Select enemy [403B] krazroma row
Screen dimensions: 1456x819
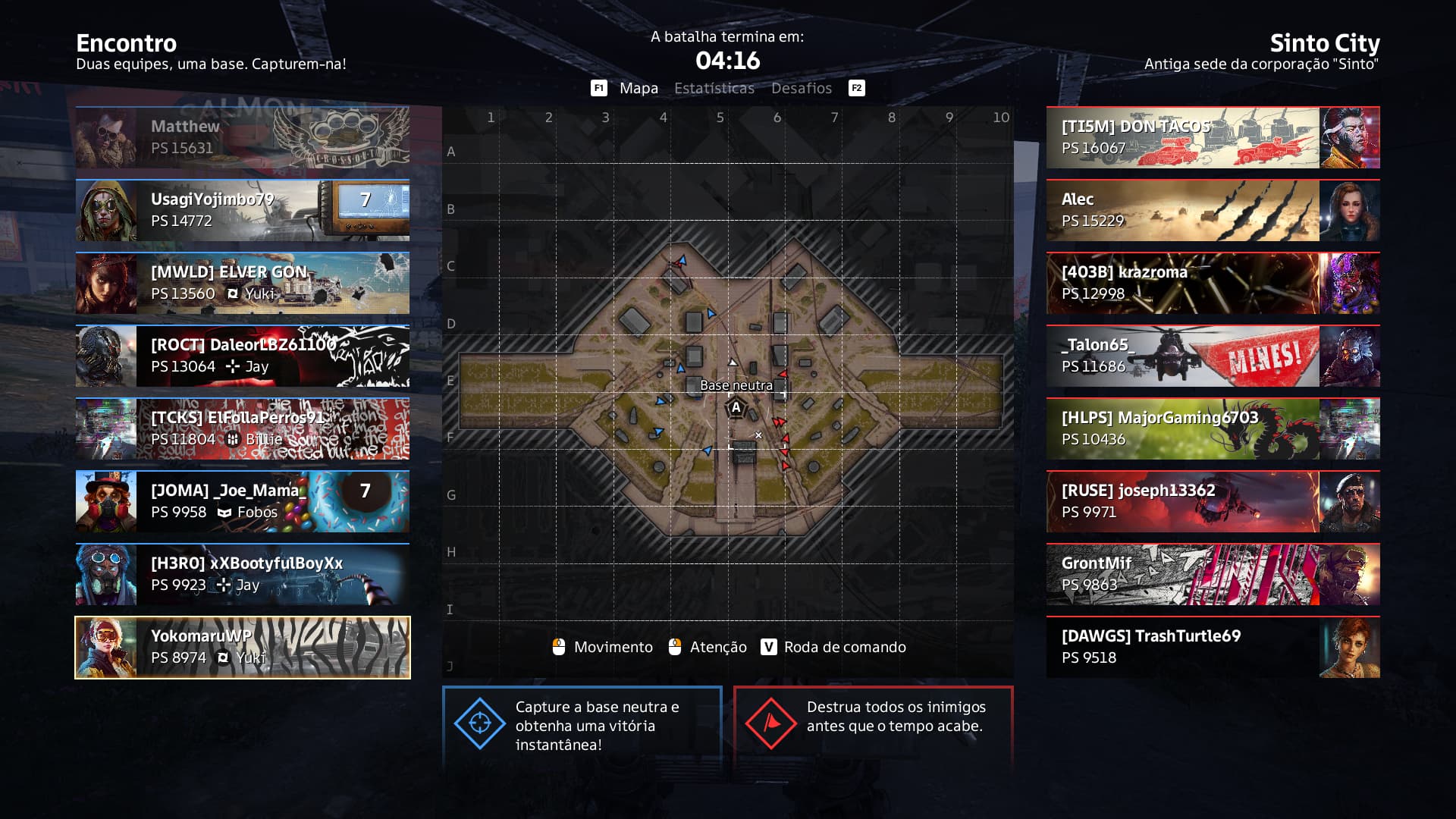[1213, 283]
